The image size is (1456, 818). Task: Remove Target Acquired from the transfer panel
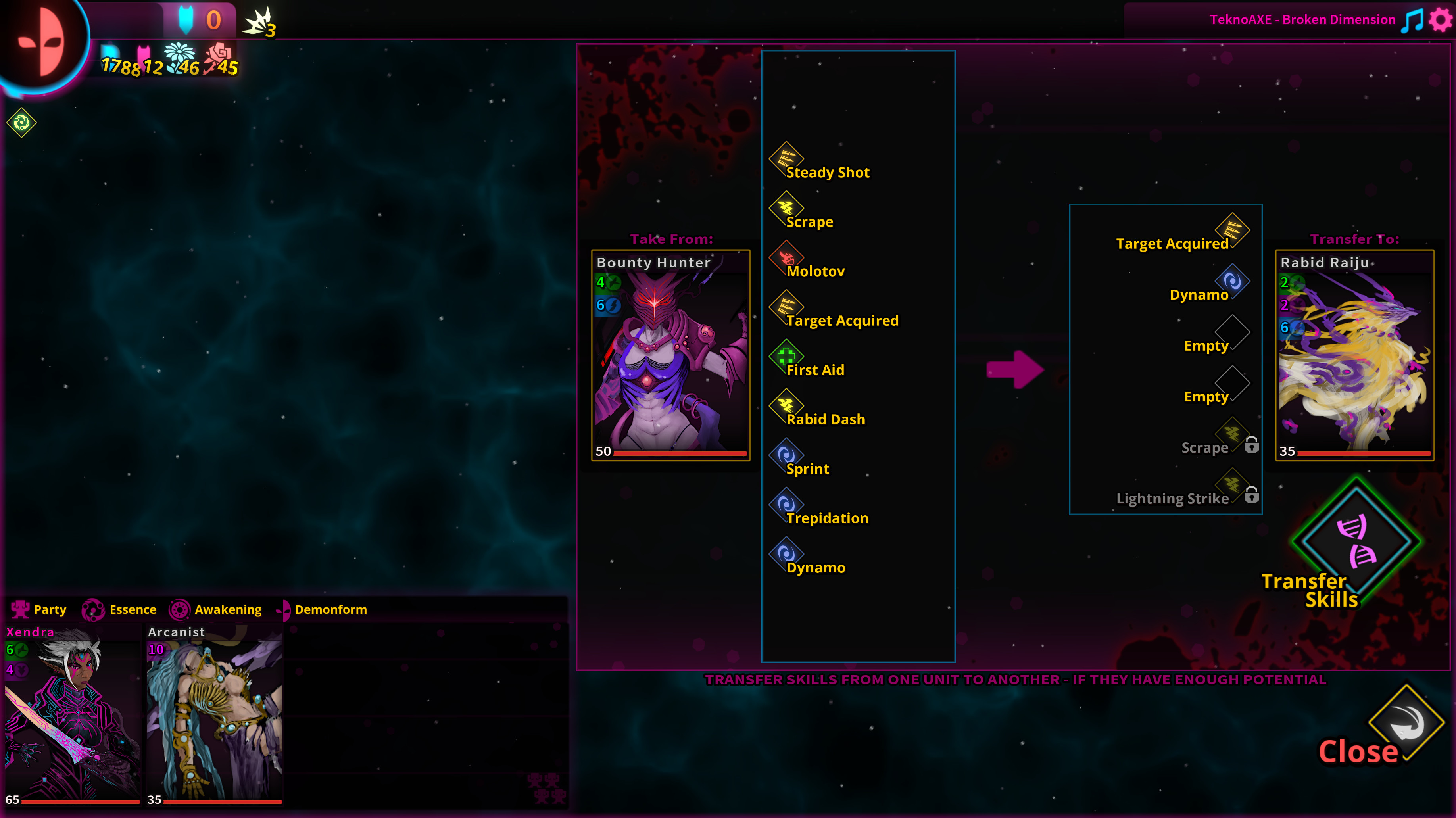pos(1234,230)
